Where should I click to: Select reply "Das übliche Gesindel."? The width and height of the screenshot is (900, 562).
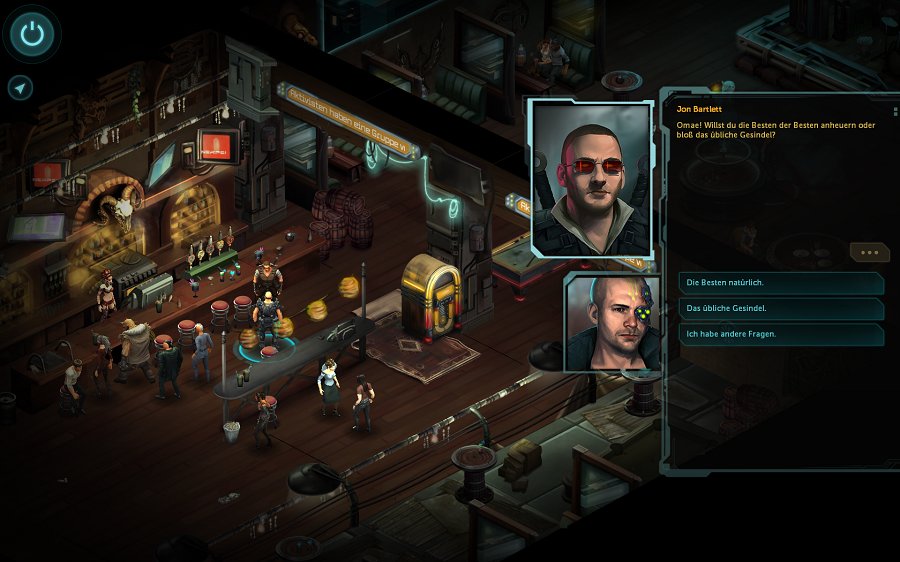780,308
